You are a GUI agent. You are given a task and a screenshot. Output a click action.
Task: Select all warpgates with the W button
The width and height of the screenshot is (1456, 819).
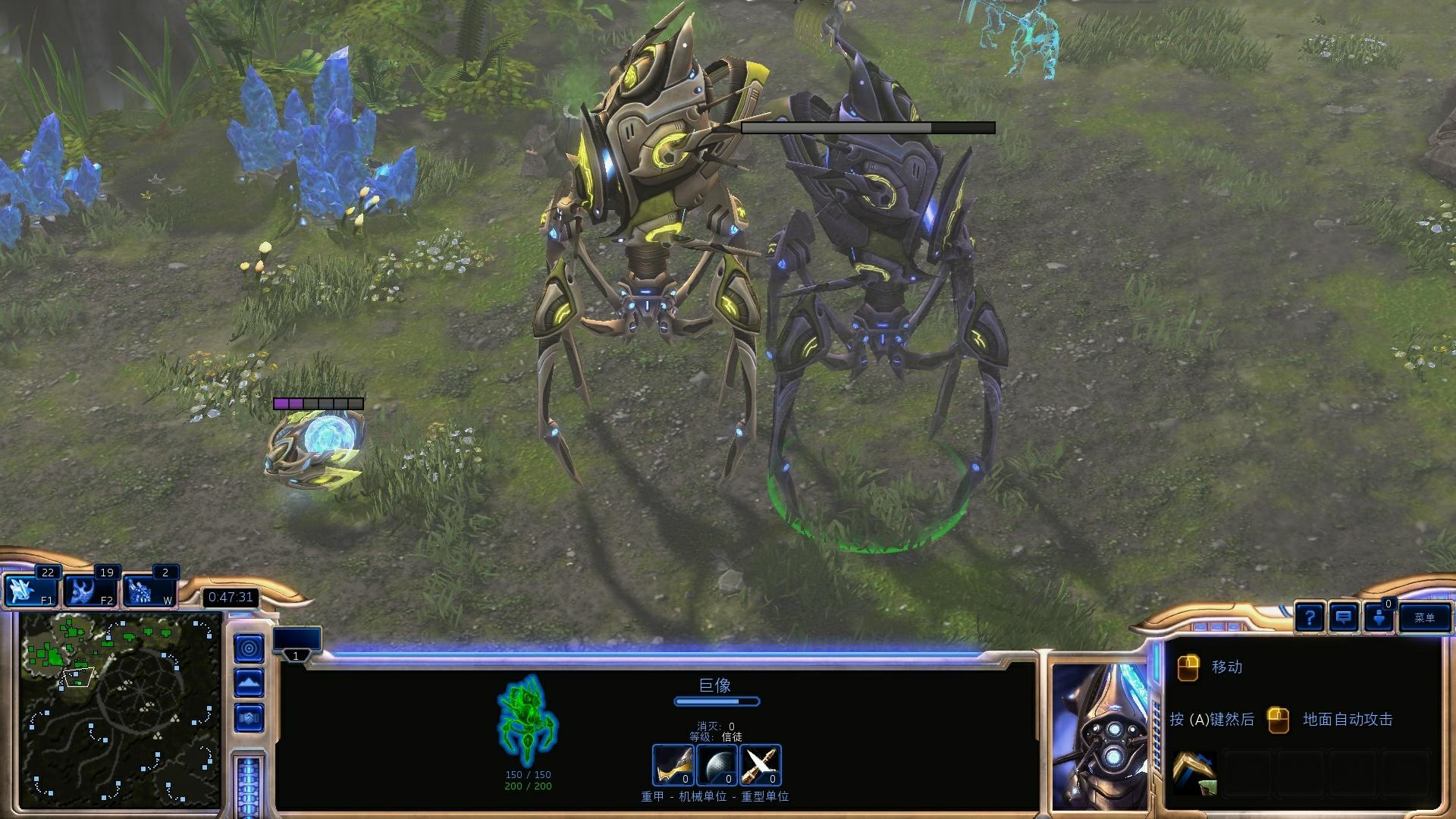(149, 591)
